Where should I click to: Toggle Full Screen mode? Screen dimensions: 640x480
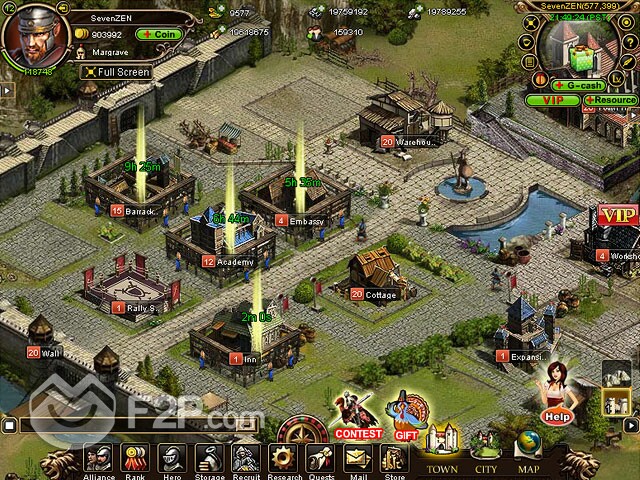114,72
